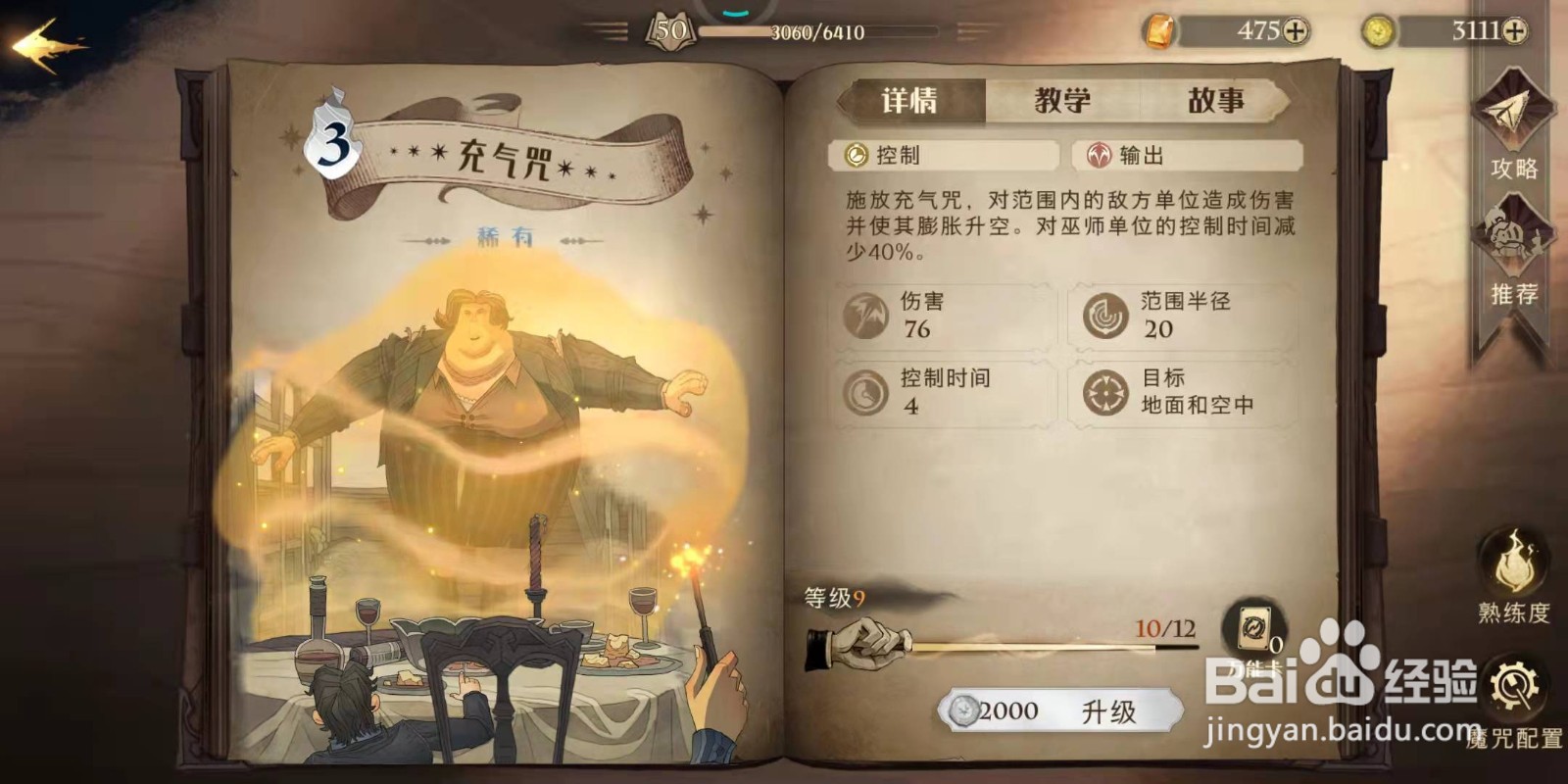Click the 范围半径 (Range Radius) stat icon
Screen dimensions: 1568x784
[x=1106, y=316]
